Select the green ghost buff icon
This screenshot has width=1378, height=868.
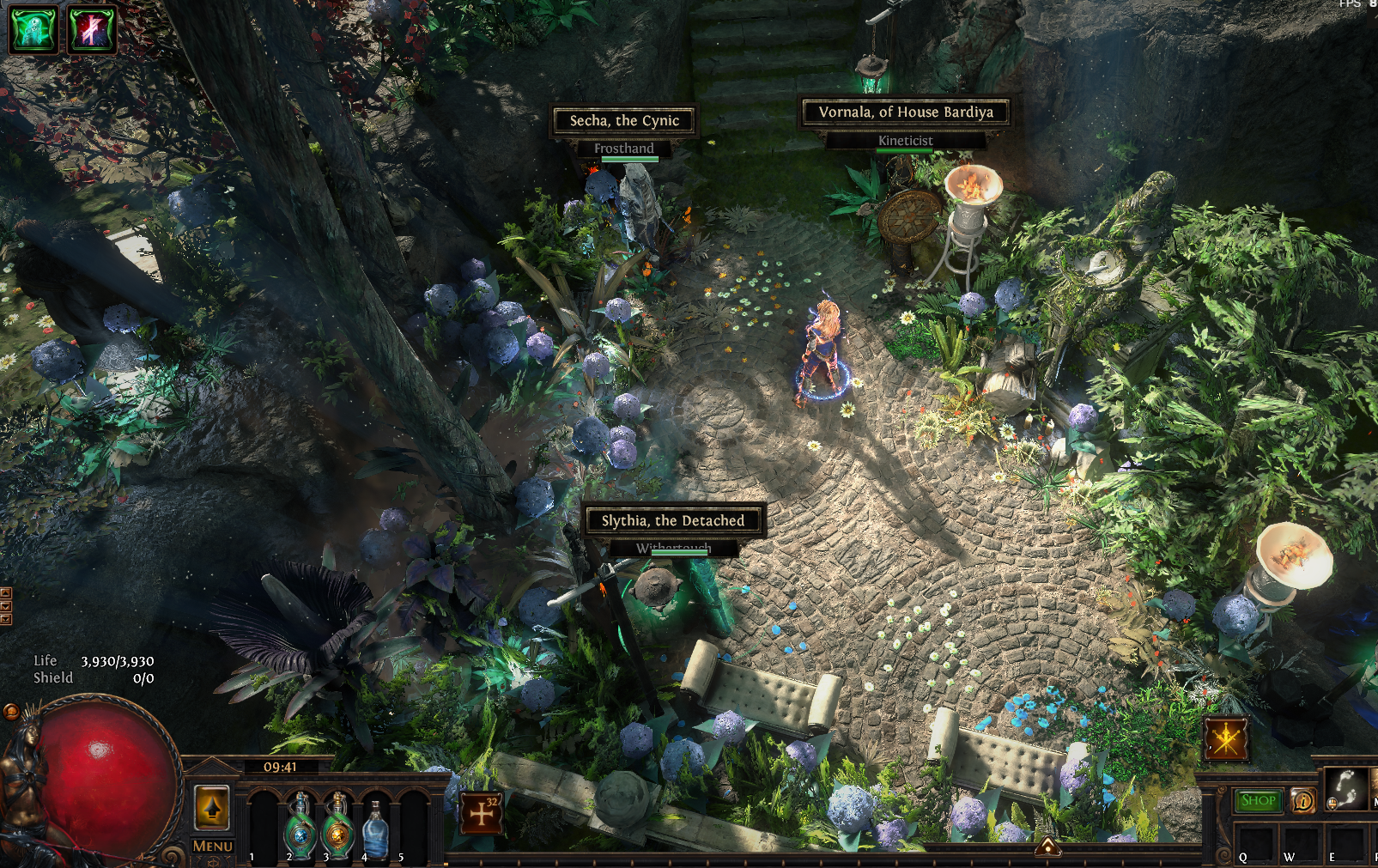coord(33,29)
